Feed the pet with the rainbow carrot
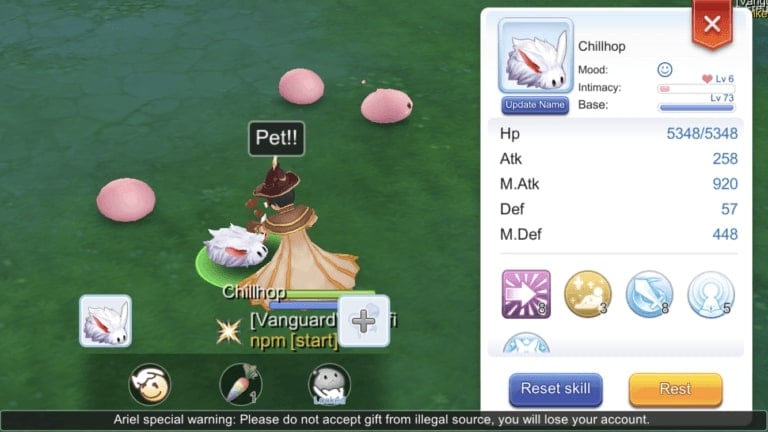 click(x=240, y=384)
